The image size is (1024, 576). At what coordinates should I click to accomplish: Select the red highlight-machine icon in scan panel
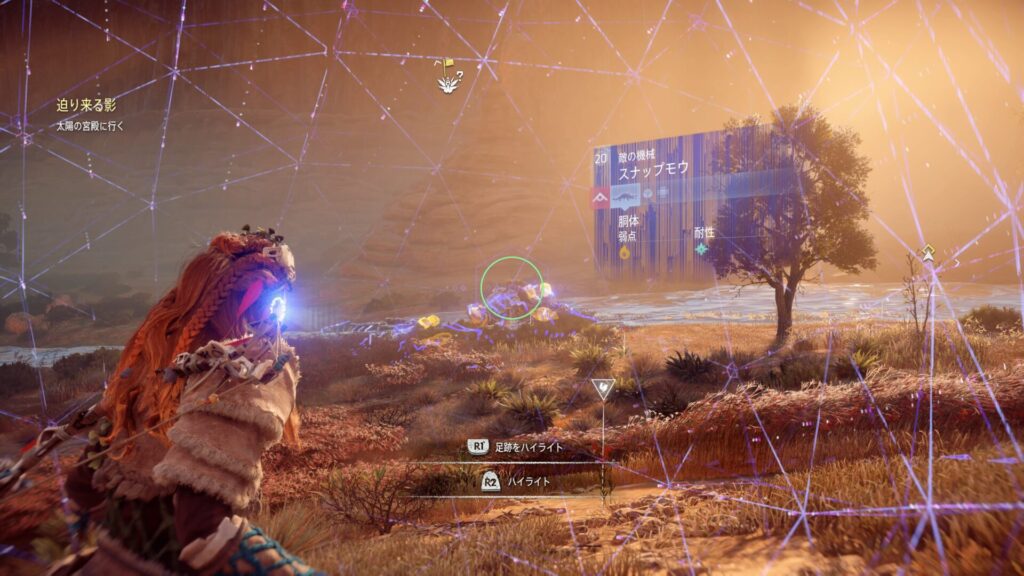(601, 197)
